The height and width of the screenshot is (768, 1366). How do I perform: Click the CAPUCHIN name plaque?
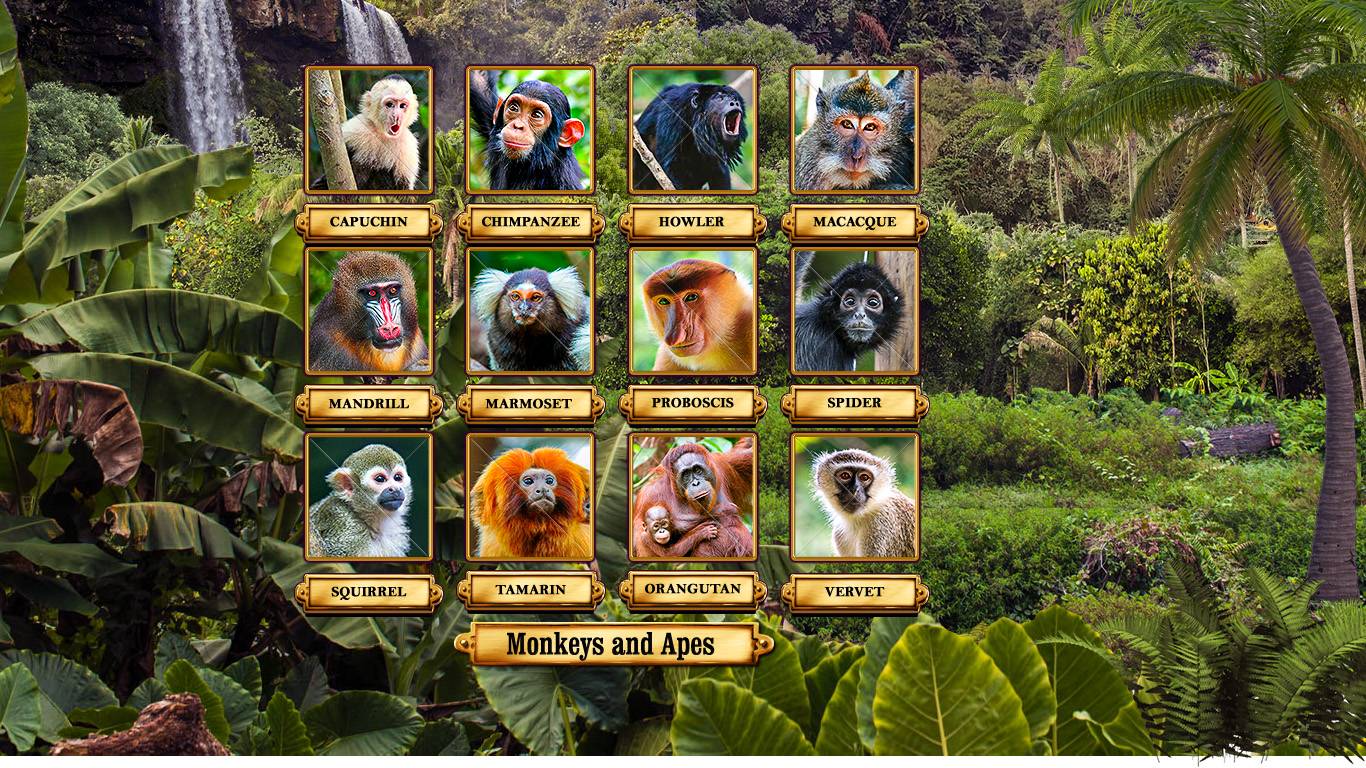pos(369,222)
